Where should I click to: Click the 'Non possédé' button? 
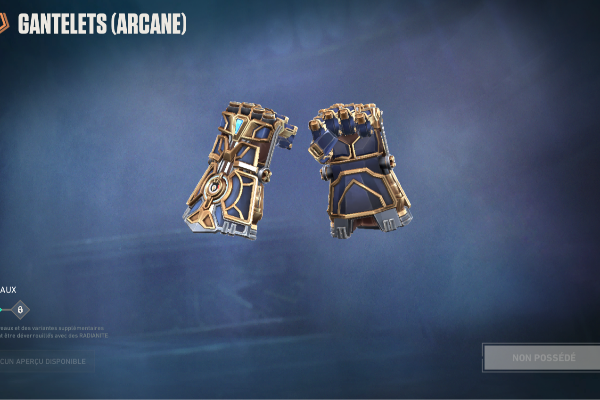point(543,357)
